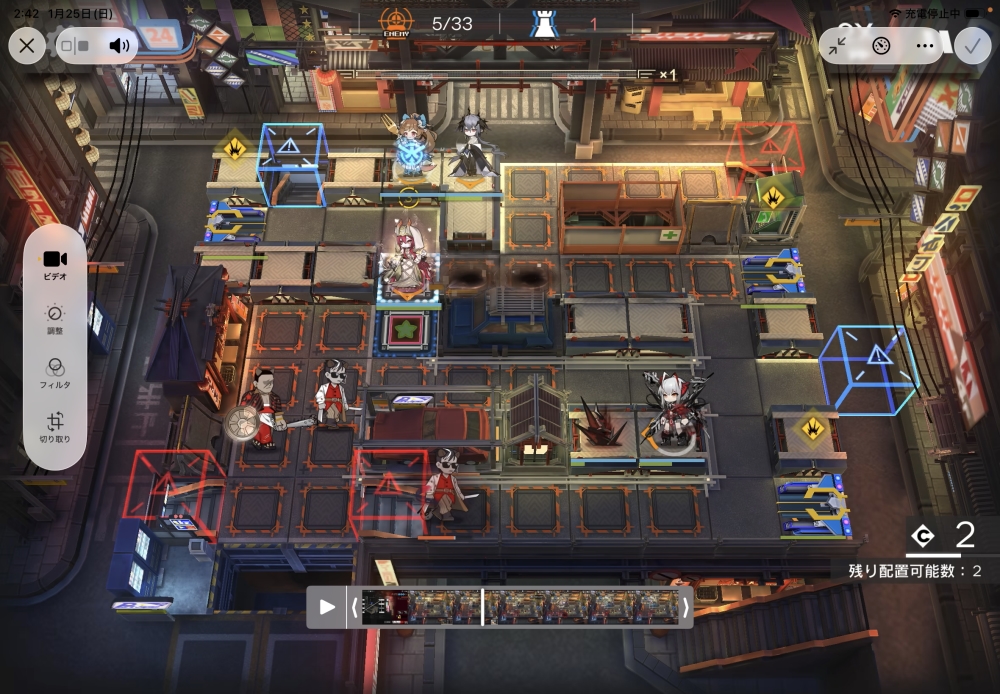
Task: Choose the 切り取り crop tool
Action: click(x=55, y=427)
